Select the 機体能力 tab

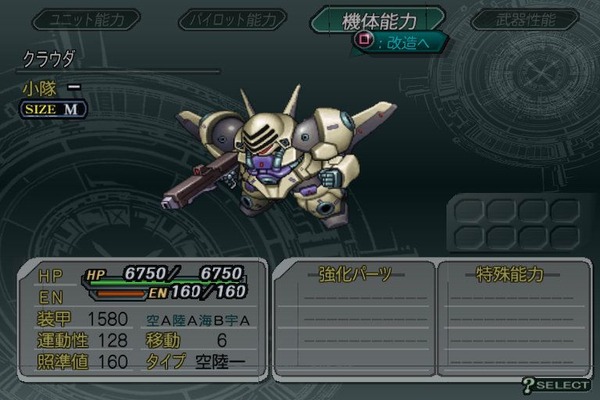378,19
